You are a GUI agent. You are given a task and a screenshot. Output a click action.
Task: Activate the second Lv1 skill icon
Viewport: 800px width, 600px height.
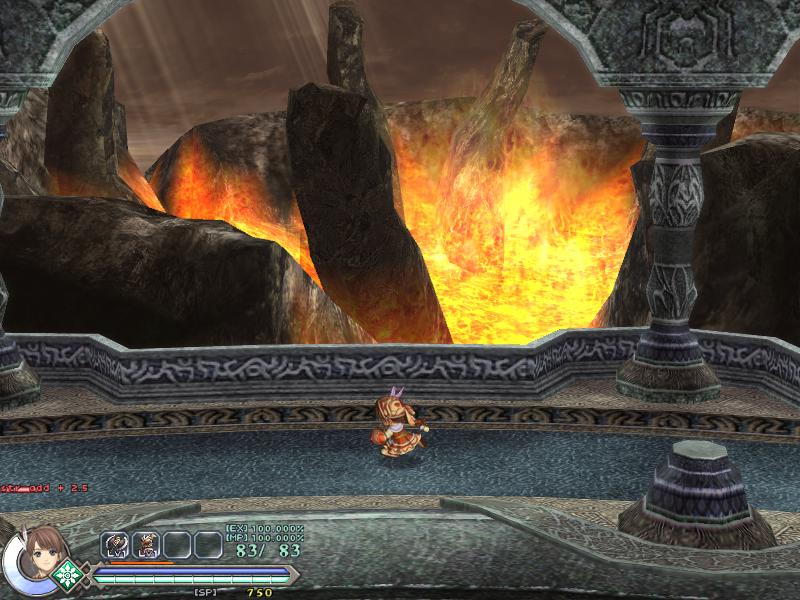(x=147, y=545)
